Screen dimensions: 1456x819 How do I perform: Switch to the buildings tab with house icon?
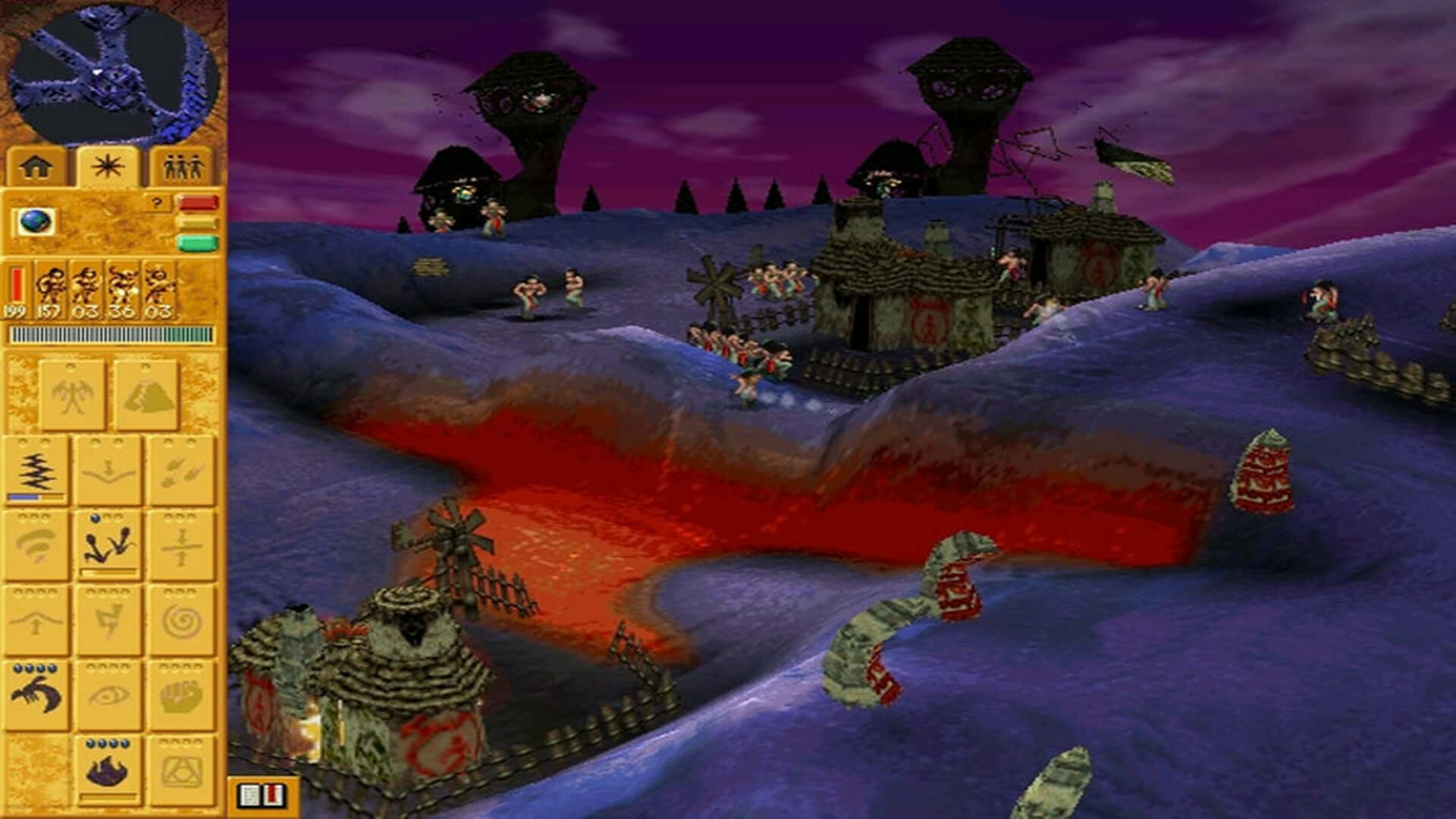pos(35,165)
